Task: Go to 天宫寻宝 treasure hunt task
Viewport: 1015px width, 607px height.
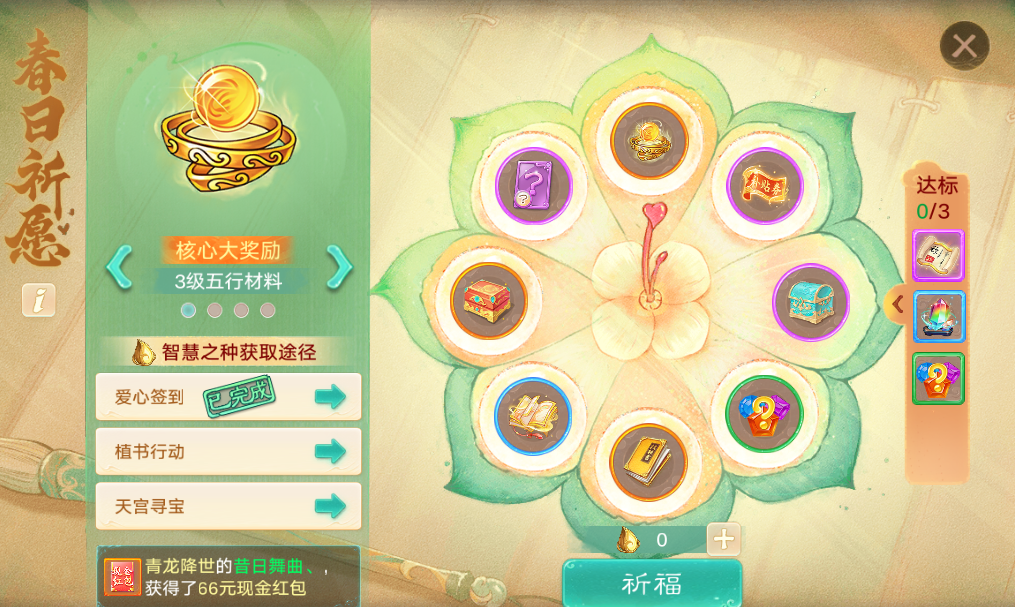Action: click(x=330, y=506)
